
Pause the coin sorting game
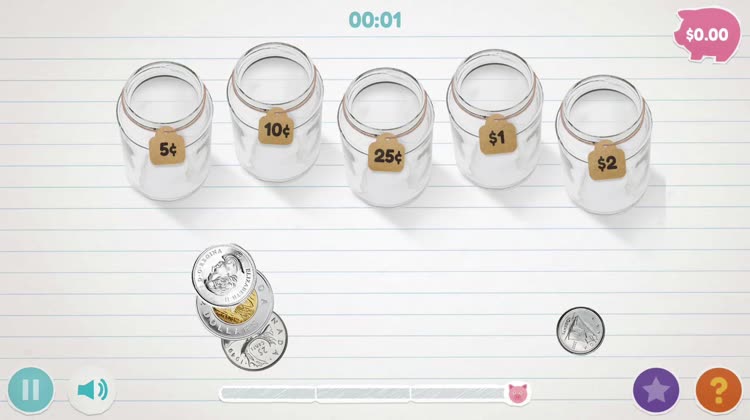[30, 389]
